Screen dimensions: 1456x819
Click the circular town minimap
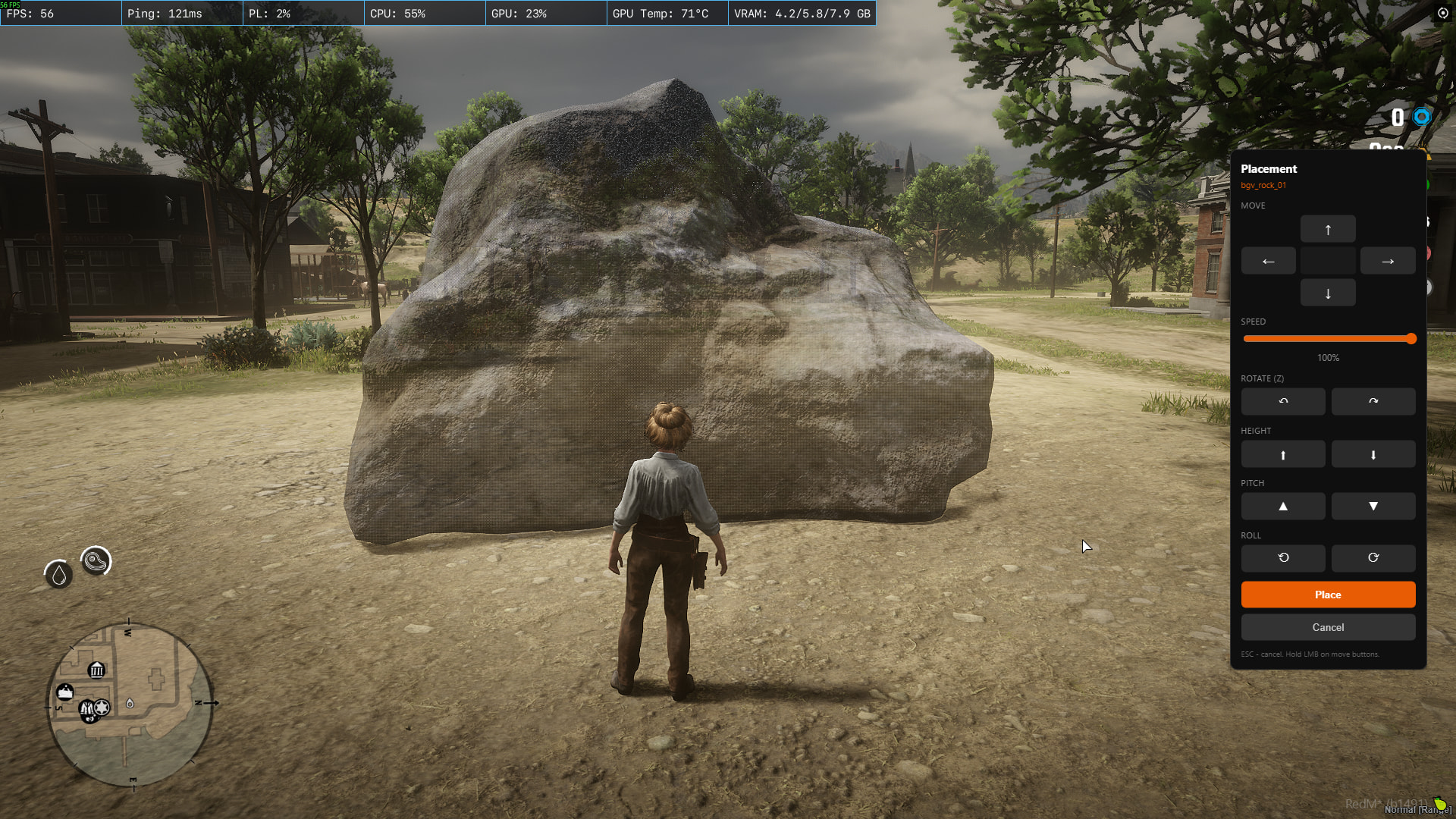pyautogui.click(x=130, y=704)
